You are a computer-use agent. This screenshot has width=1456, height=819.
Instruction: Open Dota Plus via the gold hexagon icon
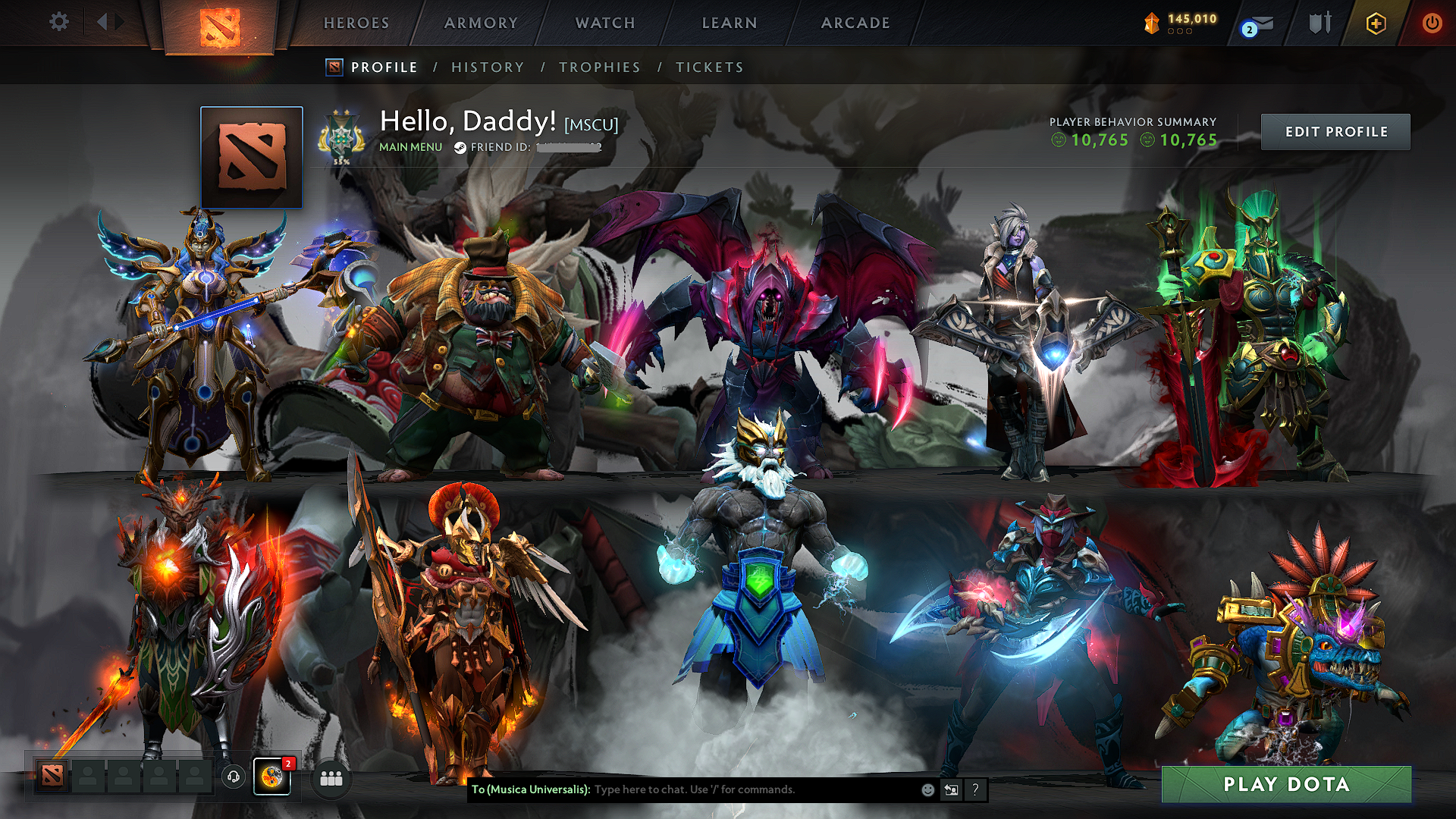pyautogui.click(x=1376, y=24)
